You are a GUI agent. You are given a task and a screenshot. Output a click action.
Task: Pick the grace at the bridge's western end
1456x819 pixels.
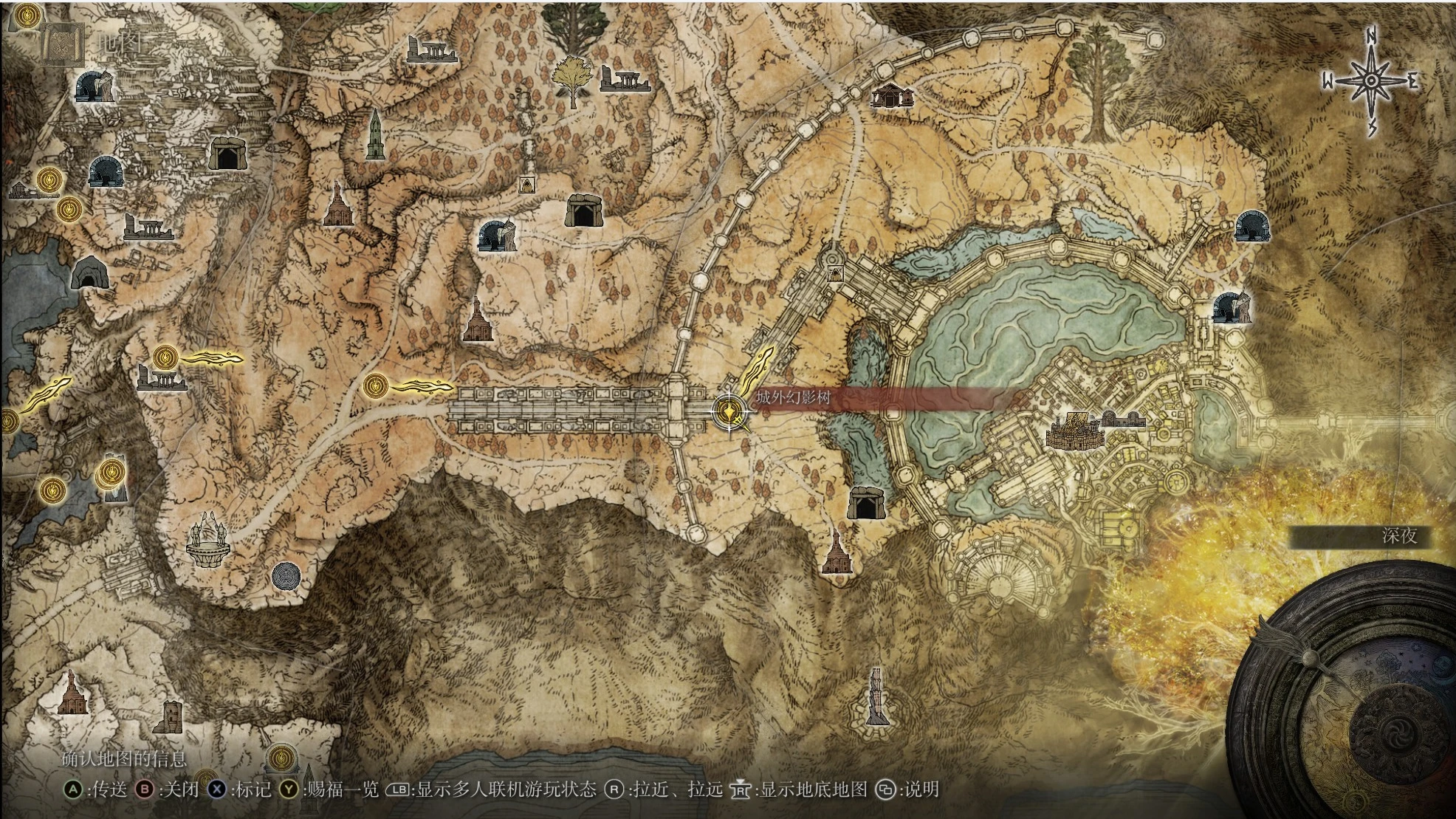[376, 385]
